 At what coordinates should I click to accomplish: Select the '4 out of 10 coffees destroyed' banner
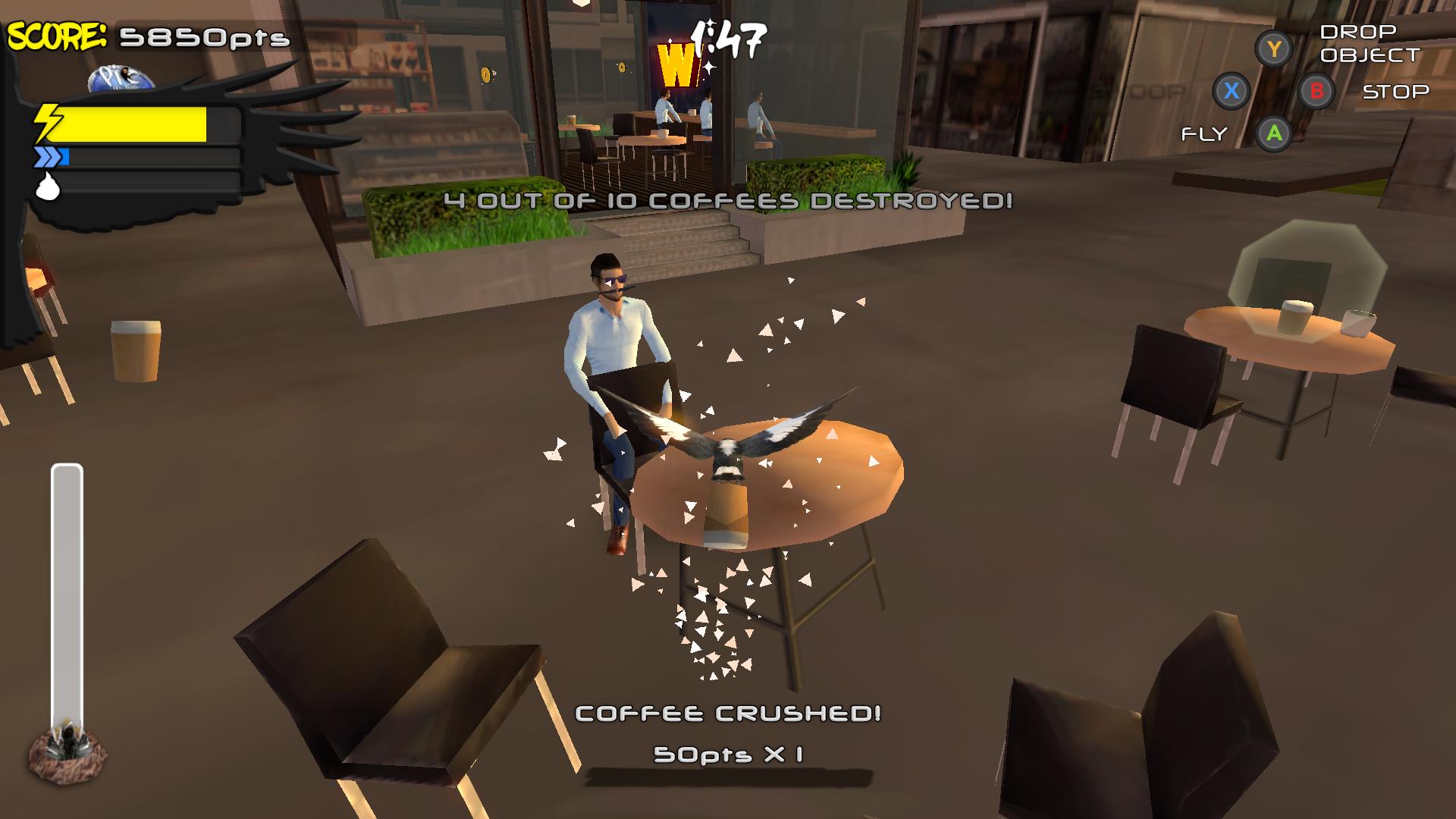pyautogui.click(x=730, y=201)
